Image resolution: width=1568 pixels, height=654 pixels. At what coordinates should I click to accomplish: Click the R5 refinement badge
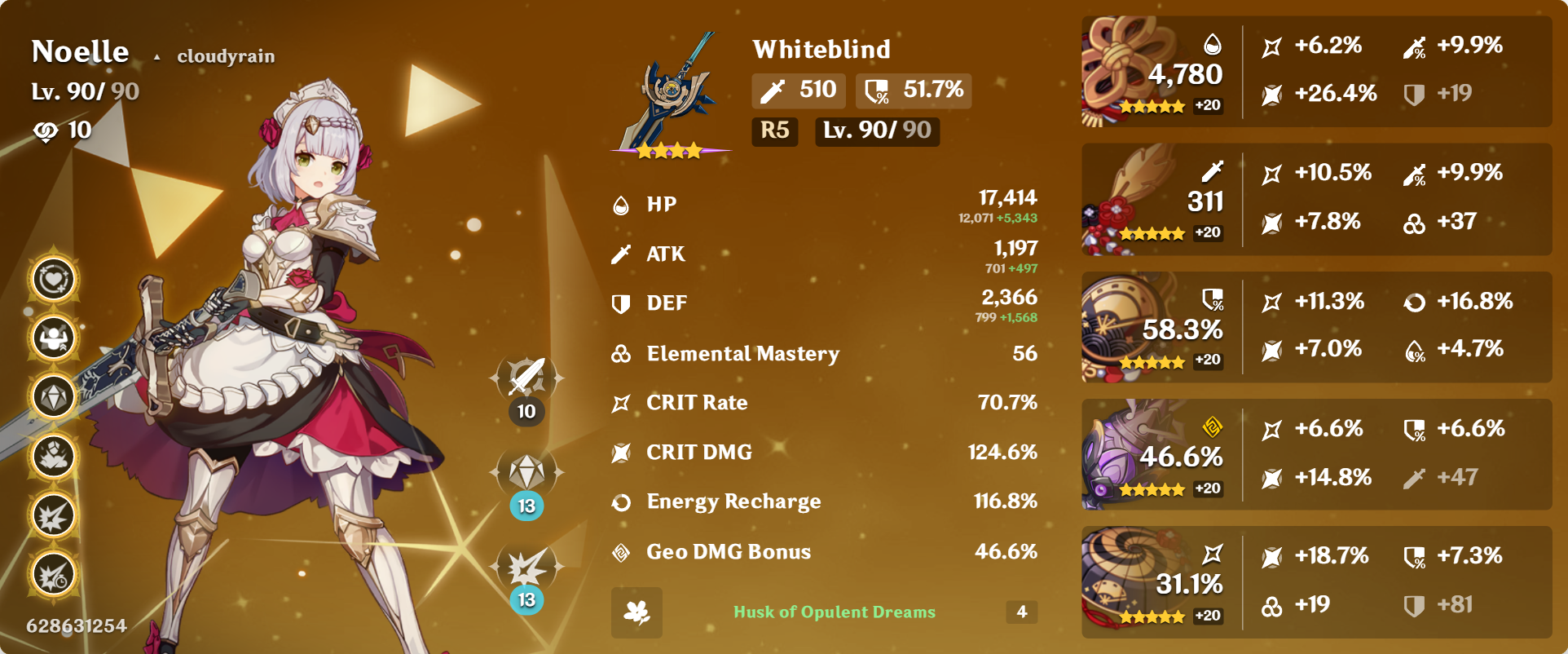774,131
